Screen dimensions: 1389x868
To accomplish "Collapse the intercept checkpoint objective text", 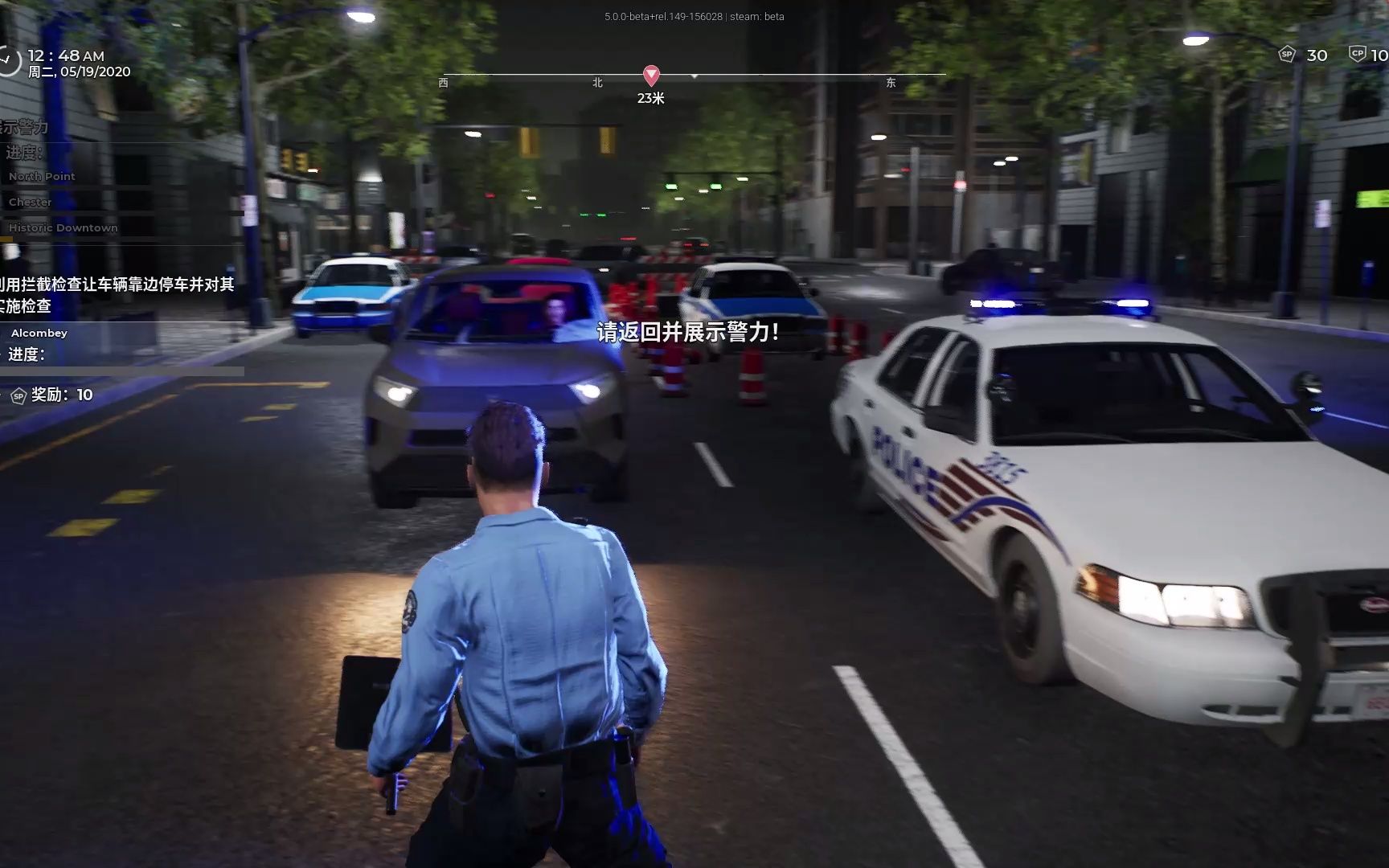I will pyautogui.click(x=117, y=293).
